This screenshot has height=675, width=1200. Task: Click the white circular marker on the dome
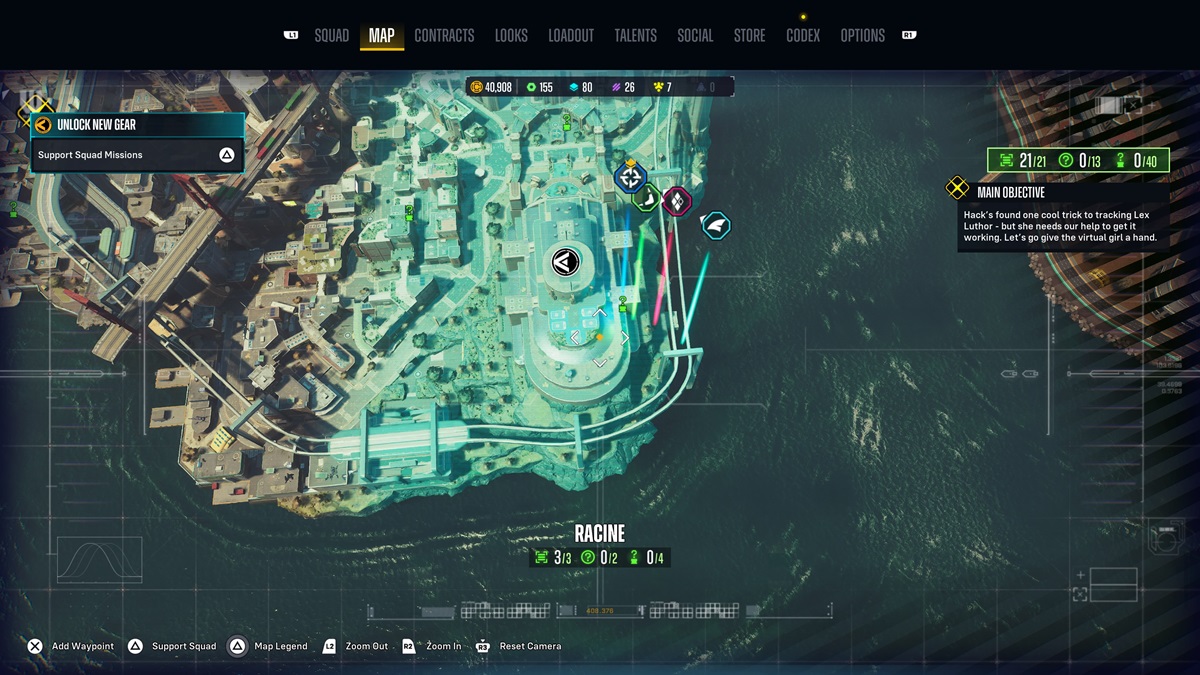coord(565,263)
